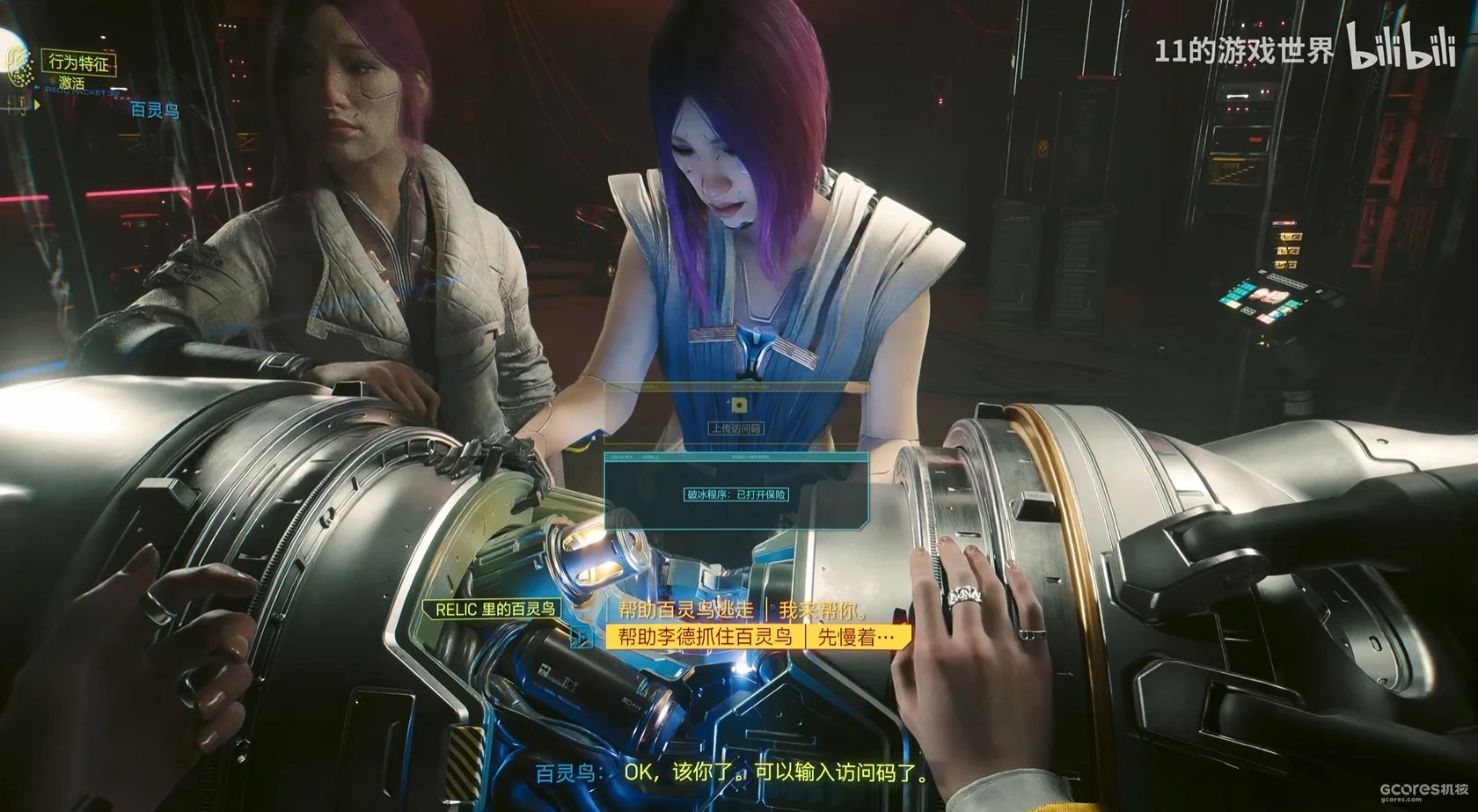Image resolution: width=1478 pixels, height=812 pixels.
Task: Activate the 上传访问码 prompt
Action: tap(736, 428)
